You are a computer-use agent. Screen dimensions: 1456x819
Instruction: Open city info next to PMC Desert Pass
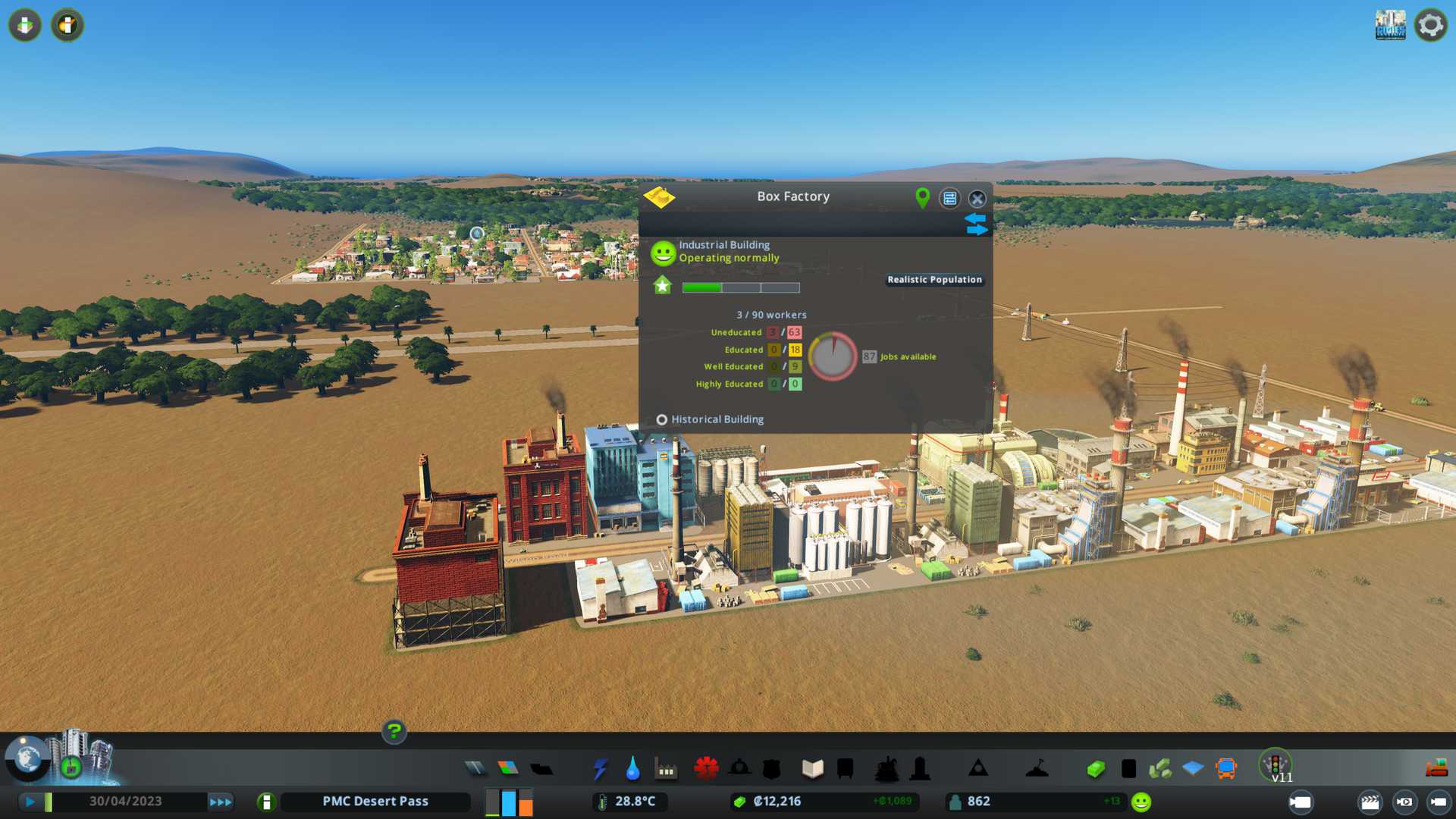[x=266, y=802]
